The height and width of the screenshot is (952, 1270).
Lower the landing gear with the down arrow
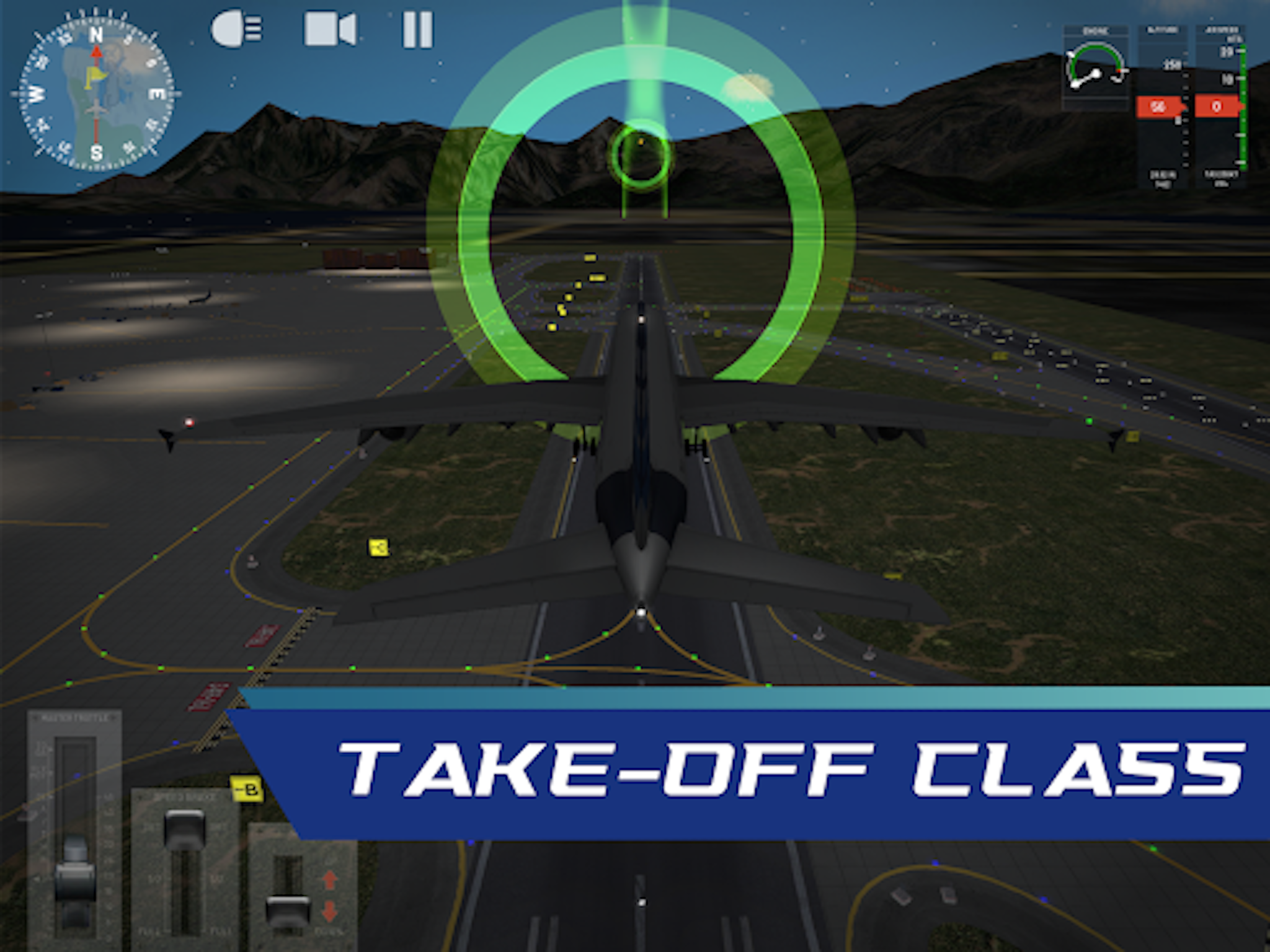click(x=329, y=912)
